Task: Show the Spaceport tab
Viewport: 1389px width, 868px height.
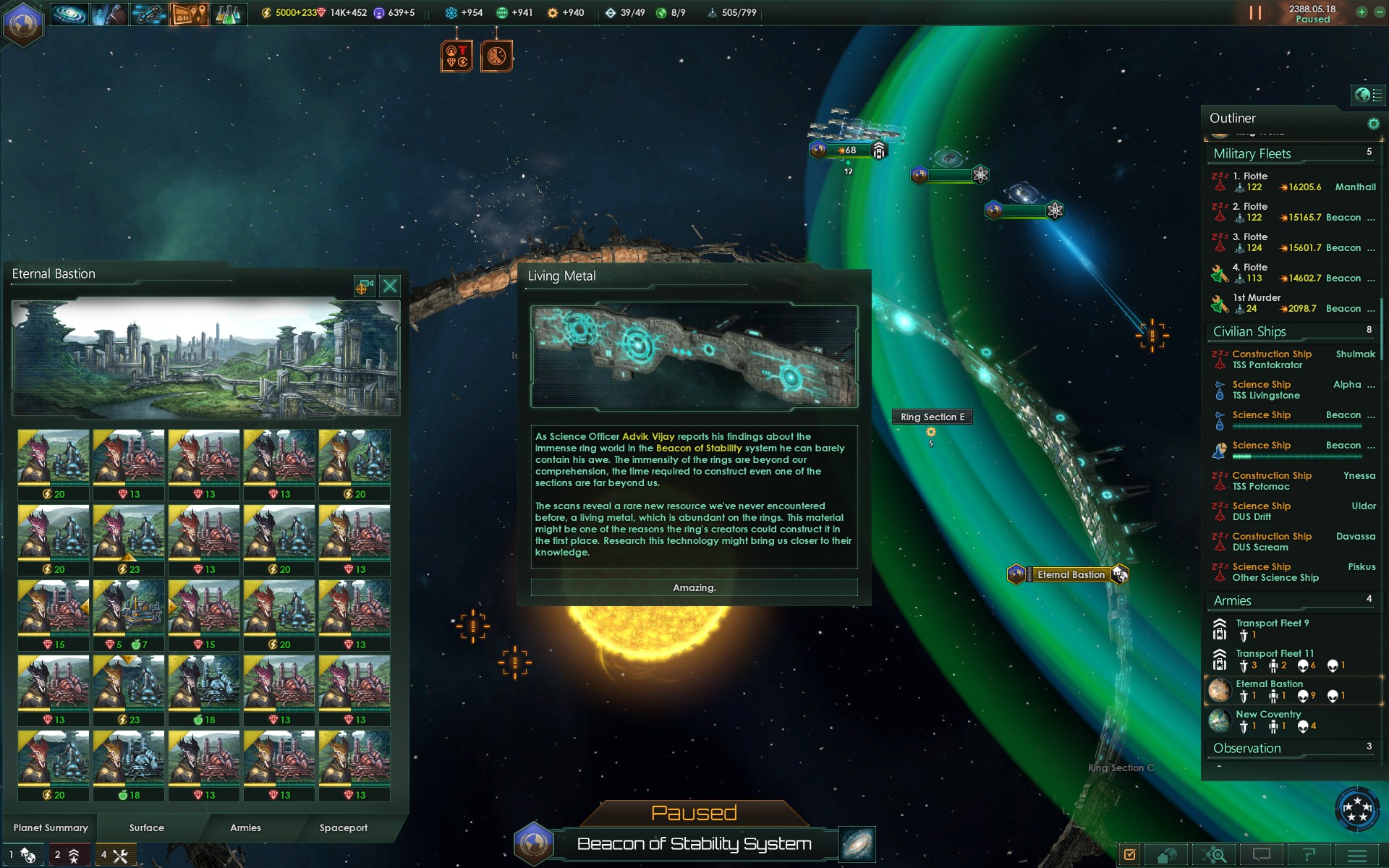Action: 343,827
